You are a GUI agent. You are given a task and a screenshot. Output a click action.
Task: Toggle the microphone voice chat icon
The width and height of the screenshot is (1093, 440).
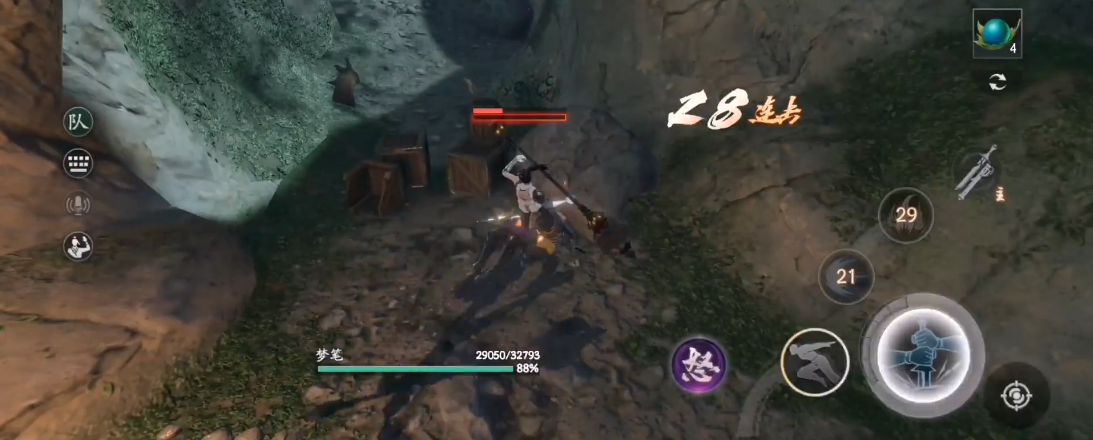(x=78, y=205)
